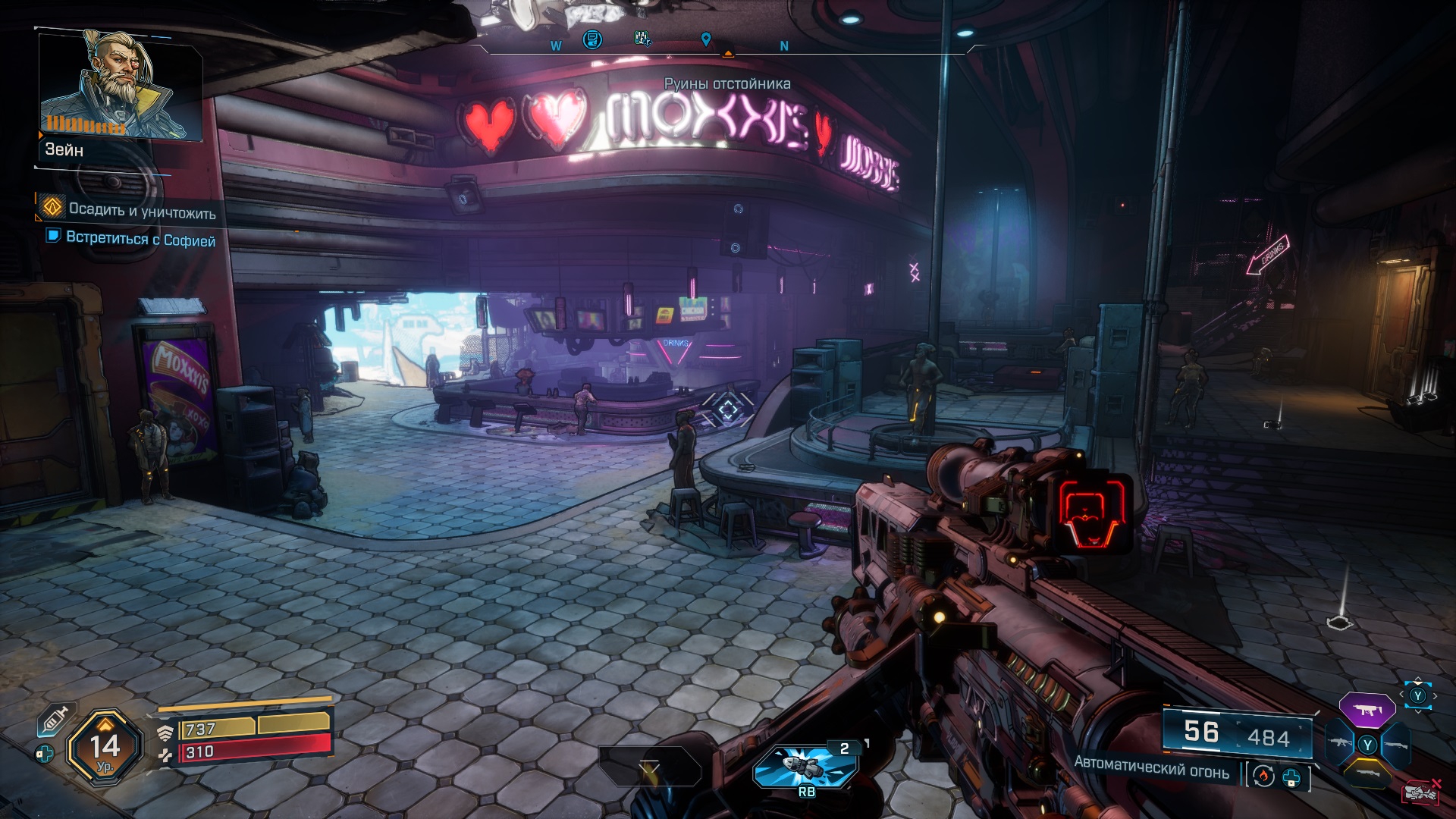Select the 'Осадить и уничтожить' mission tracker

(x=142, y=210)
